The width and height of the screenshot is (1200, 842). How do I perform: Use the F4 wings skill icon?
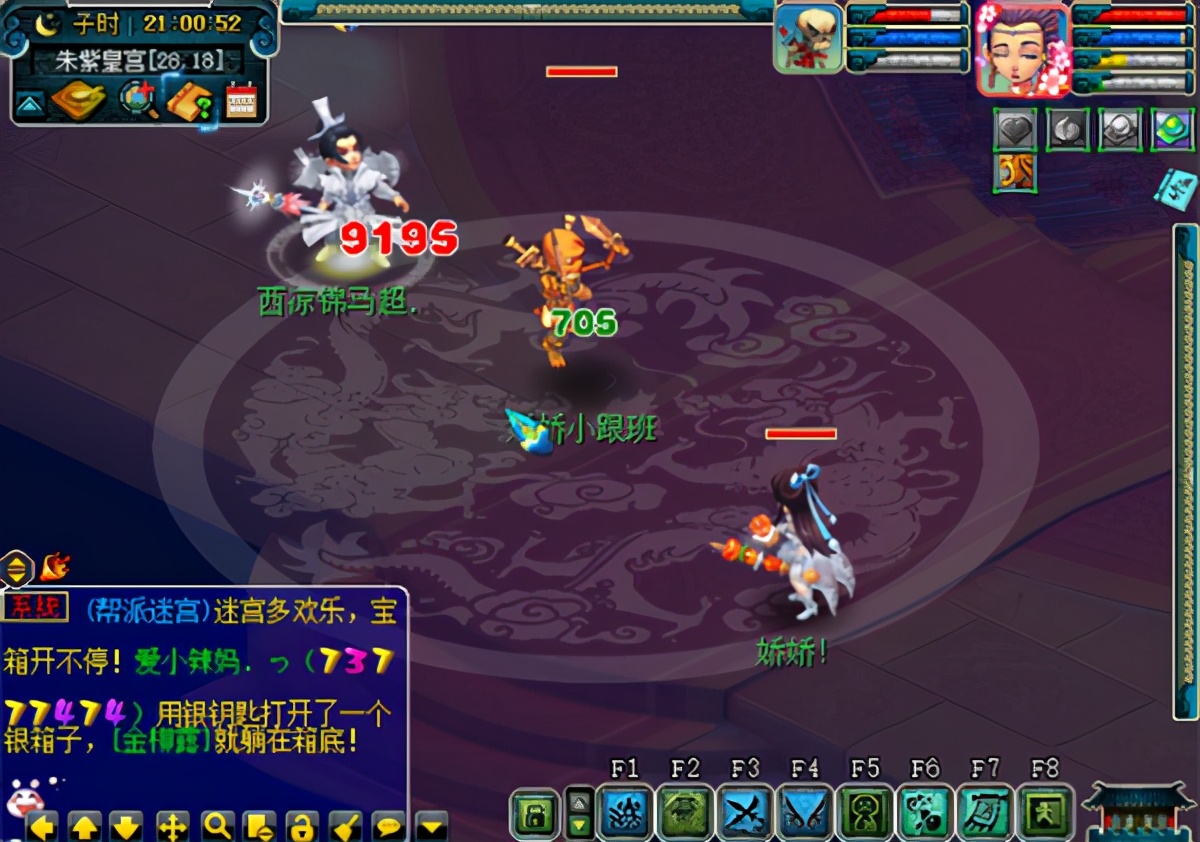(x=805, y=811)
